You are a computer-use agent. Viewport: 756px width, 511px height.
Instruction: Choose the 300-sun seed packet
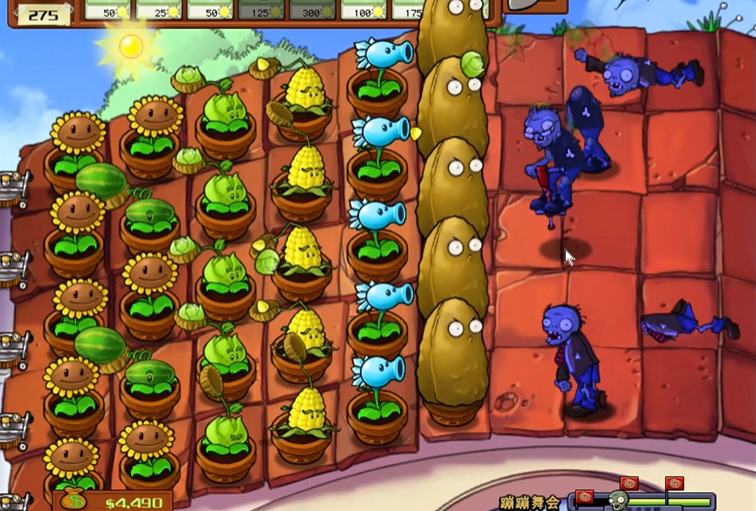[312, 9]
